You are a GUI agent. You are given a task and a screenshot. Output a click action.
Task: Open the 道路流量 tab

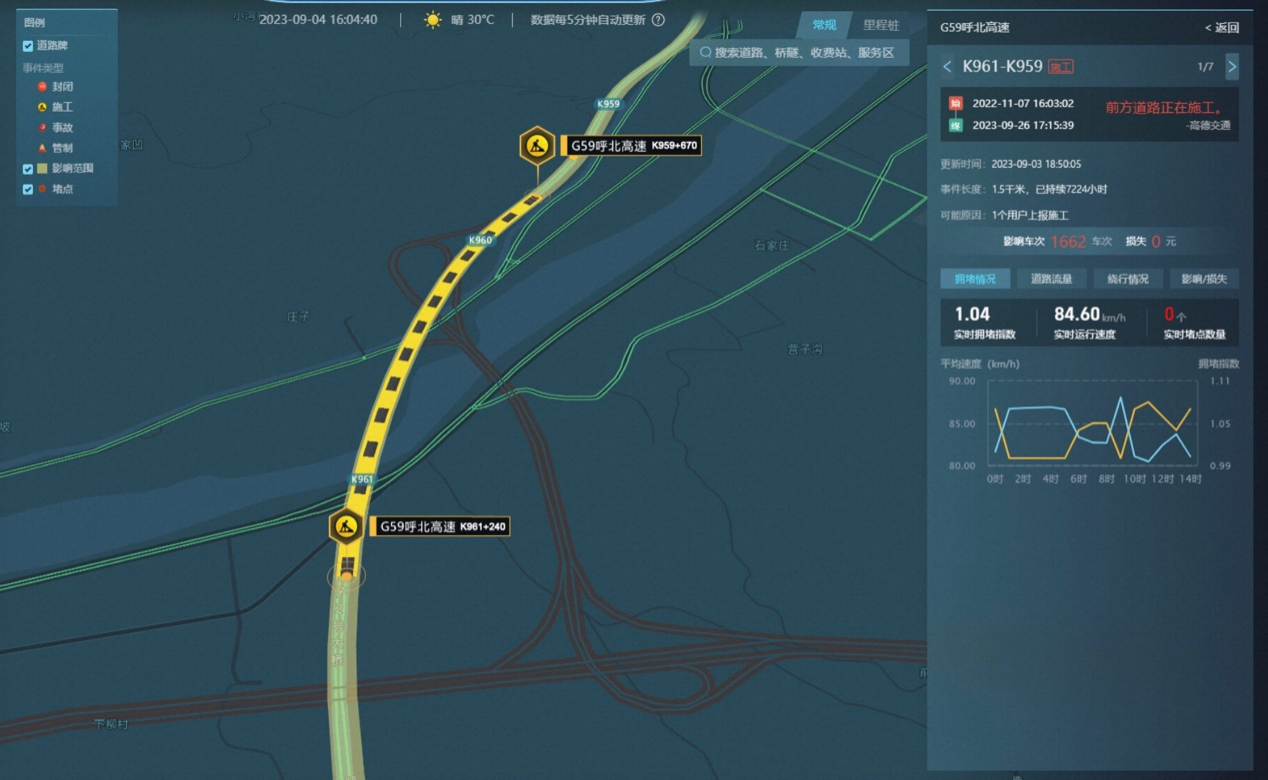pyautogui.click(x=1051, y=279)
